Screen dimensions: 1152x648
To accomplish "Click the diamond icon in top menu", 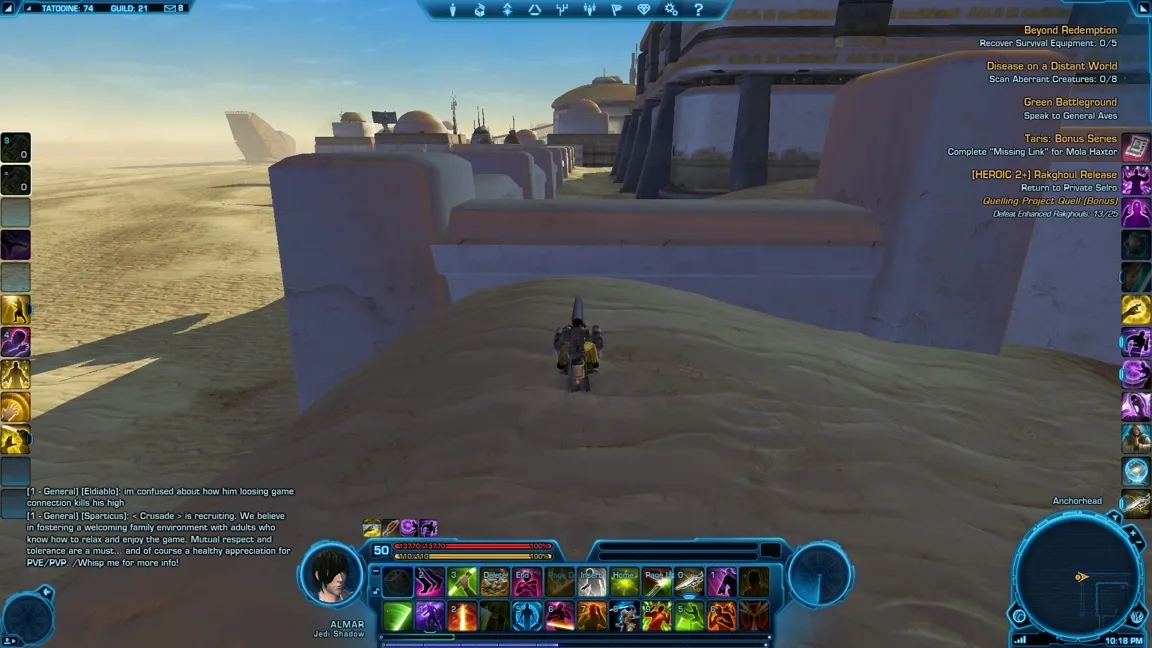I will (x=644, y=10).
